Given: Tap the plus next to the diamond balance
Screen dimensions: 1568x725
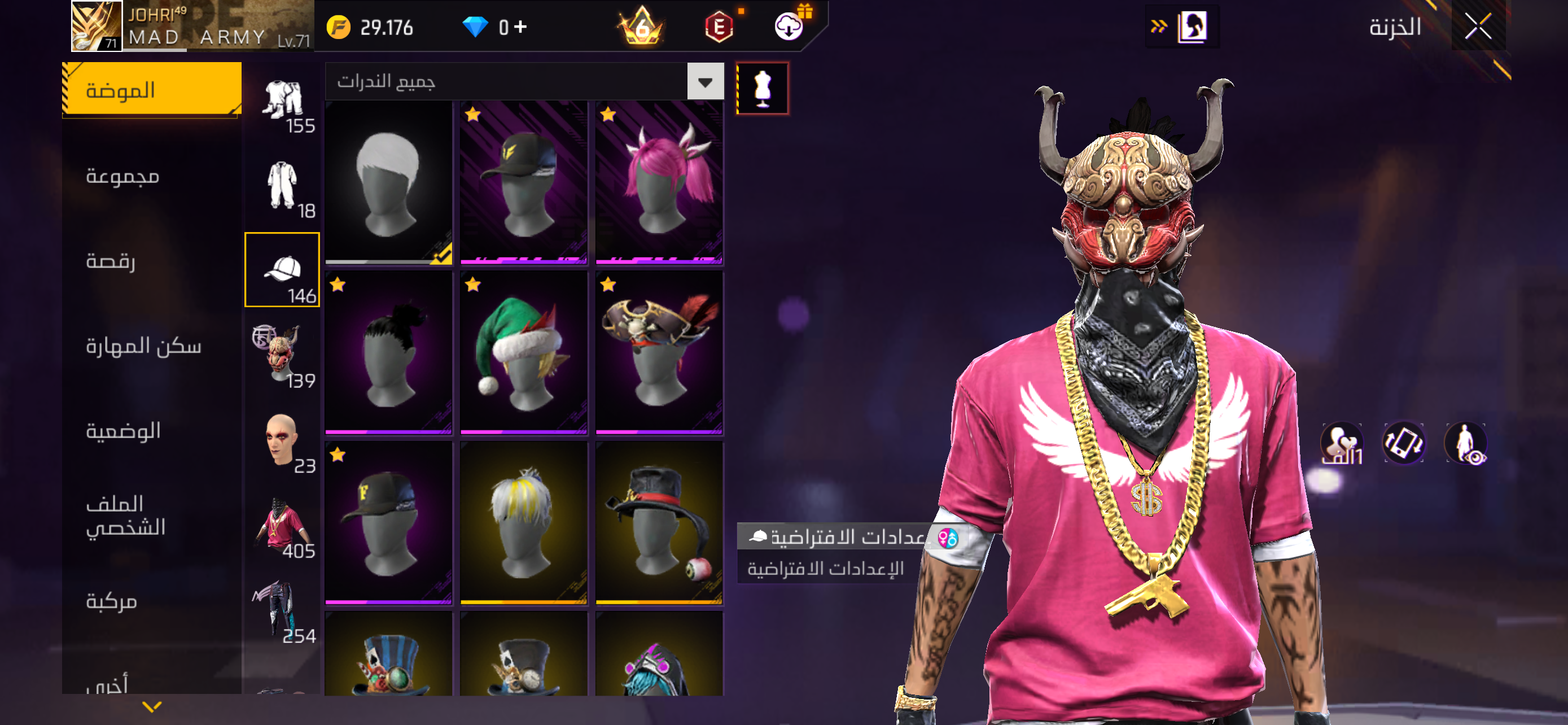Looking at the screenshot, I should click(x=520, y=25).
